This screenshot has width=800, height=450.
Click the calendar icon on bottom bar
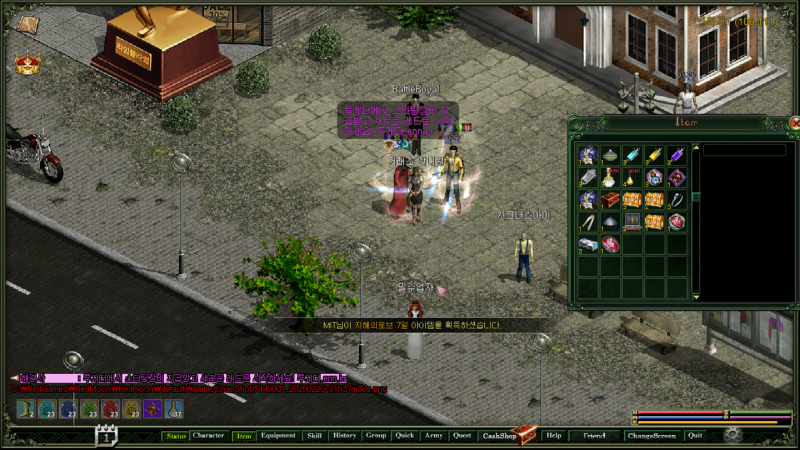pyautogui.click(x=106, y=436)
